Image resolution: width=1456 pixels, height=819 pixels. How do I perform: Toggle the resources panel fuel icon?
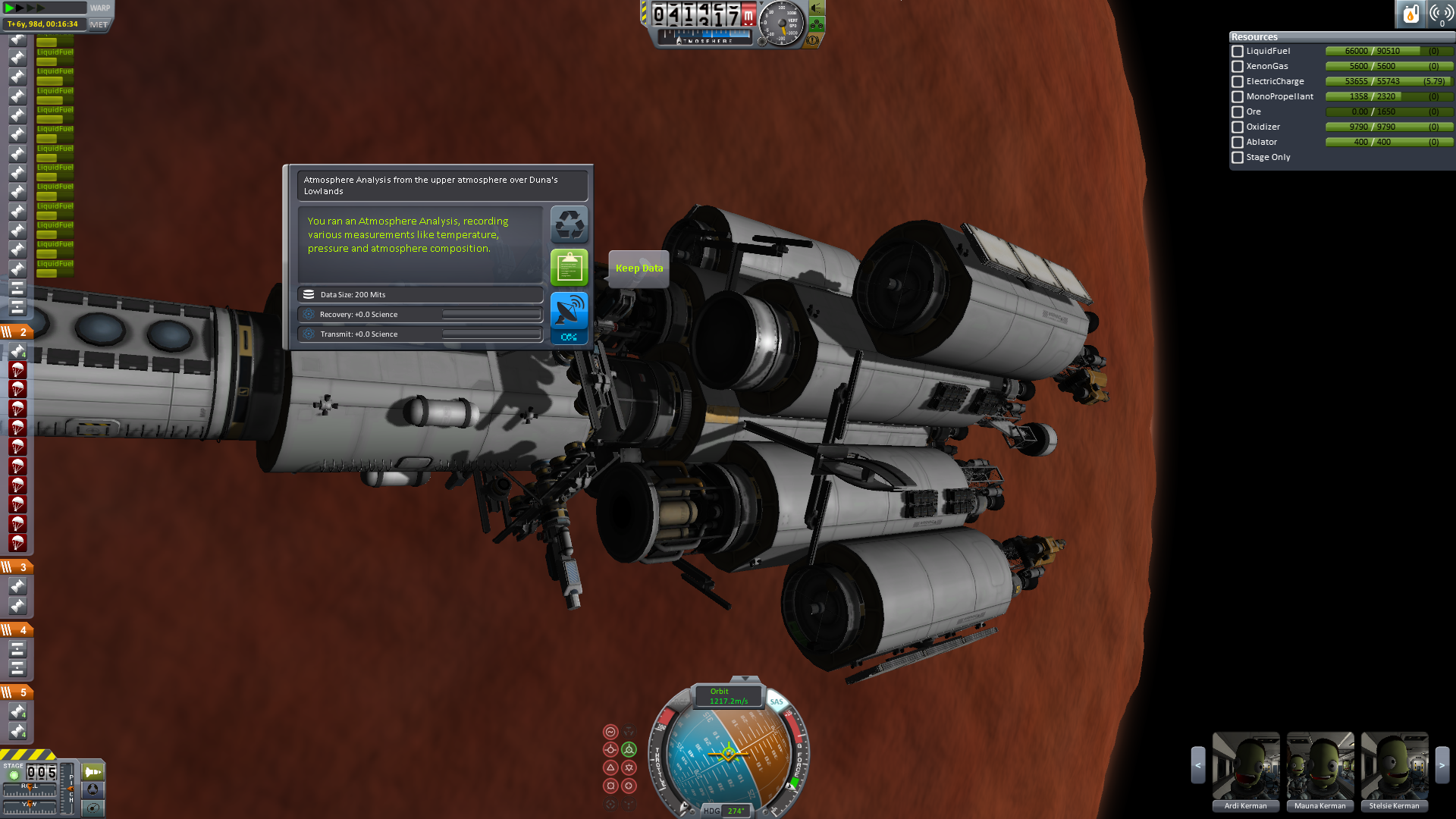point(1410,14)
